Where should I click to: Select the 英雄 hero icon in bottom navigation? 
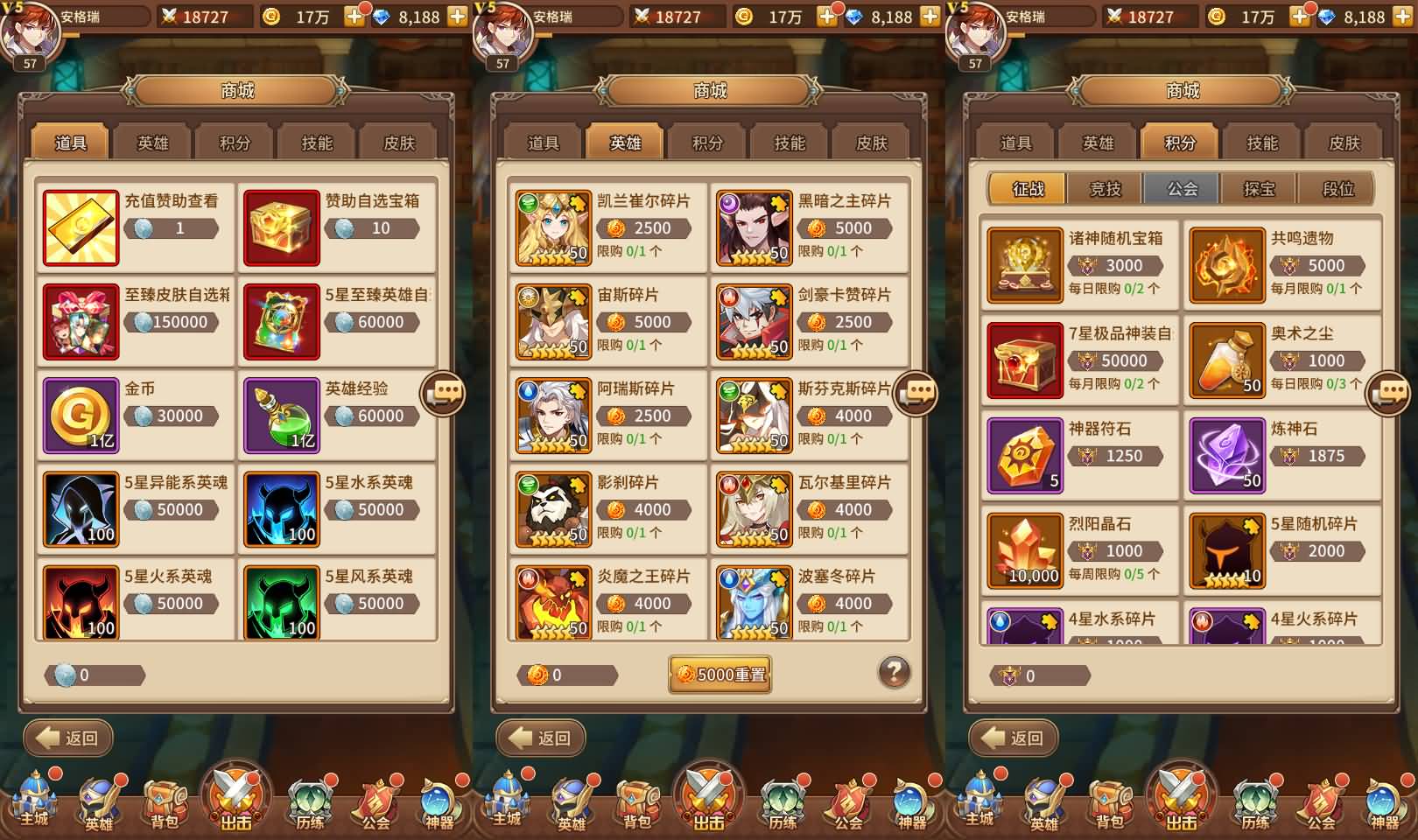[100, 801]
